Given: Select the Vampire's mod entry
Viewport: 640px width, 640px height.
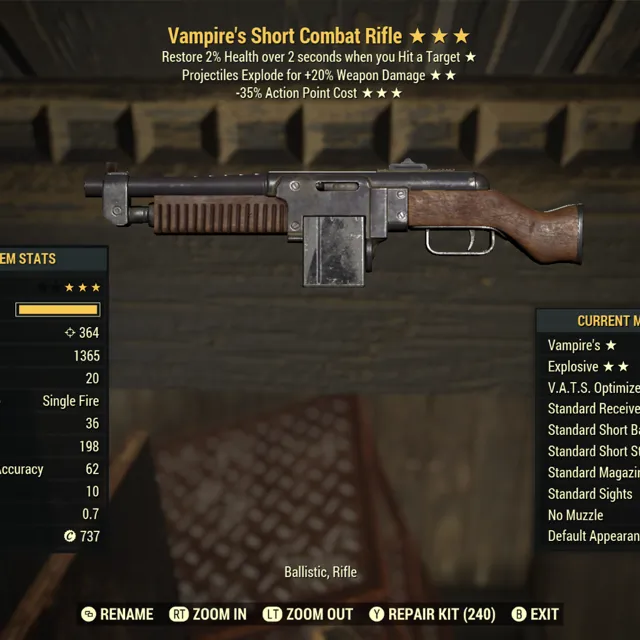Looking at the screenshot, I should pos(582,345).
